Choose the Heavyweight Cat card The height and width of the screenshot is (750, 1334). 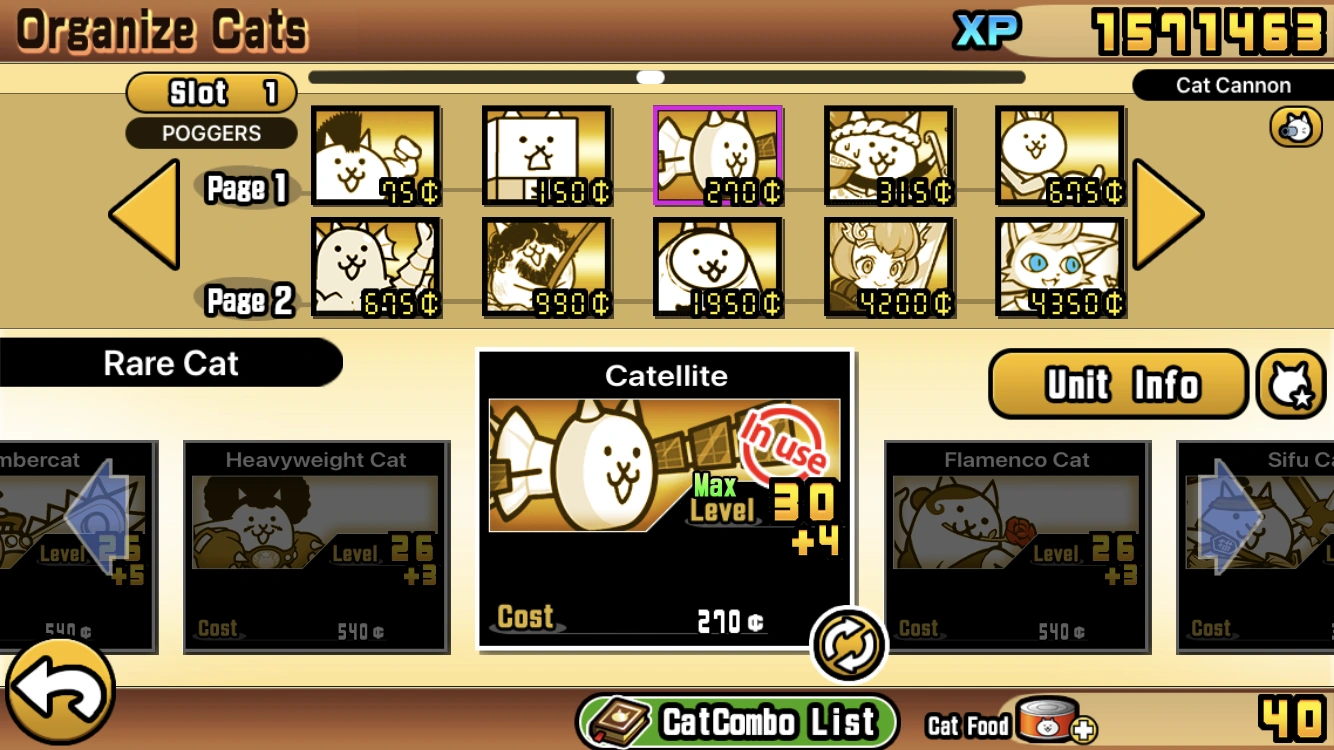[x=315, y=545]
